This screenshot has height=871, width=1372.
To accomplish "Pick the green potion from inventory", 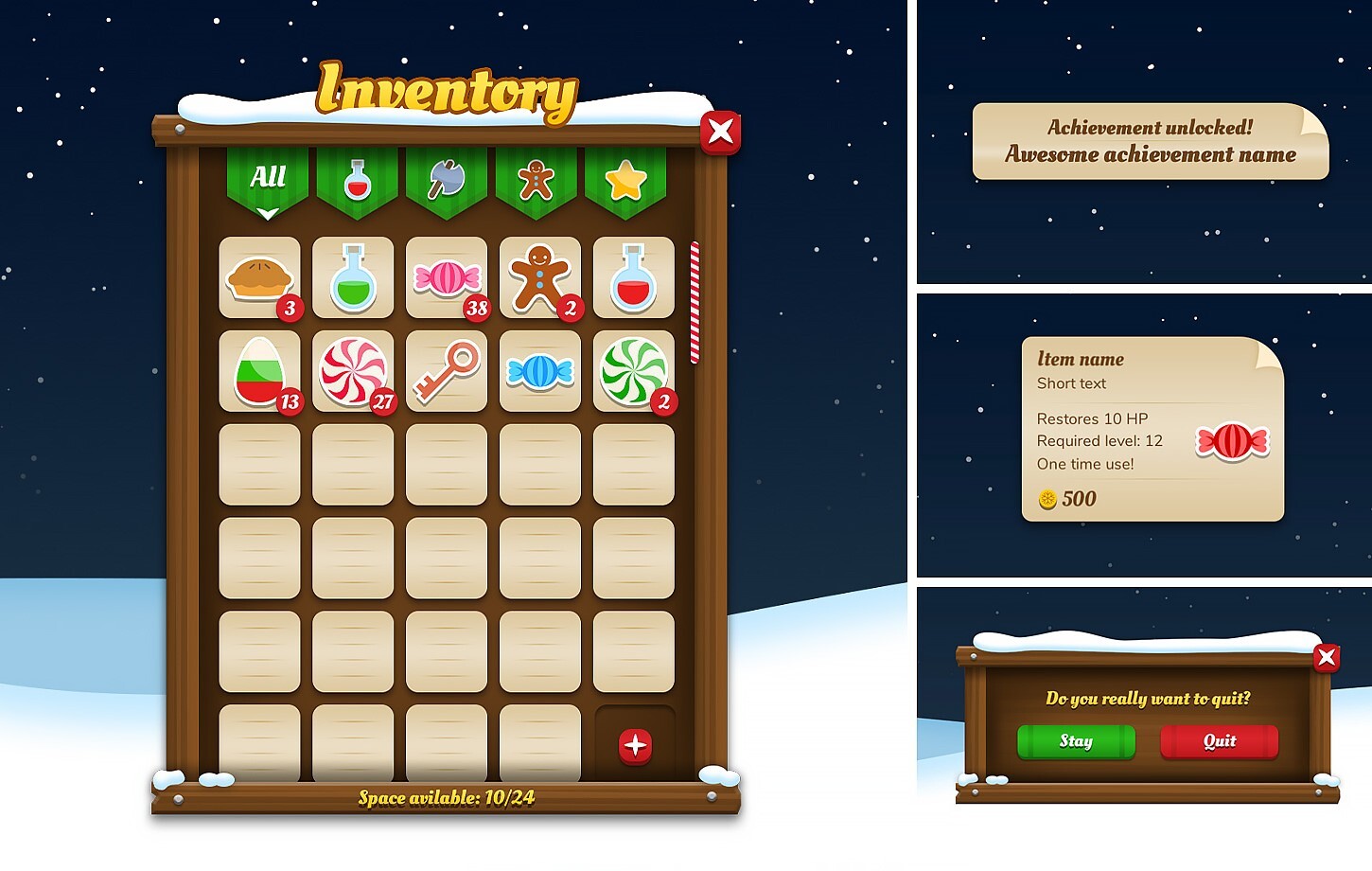I will (353, 277).
